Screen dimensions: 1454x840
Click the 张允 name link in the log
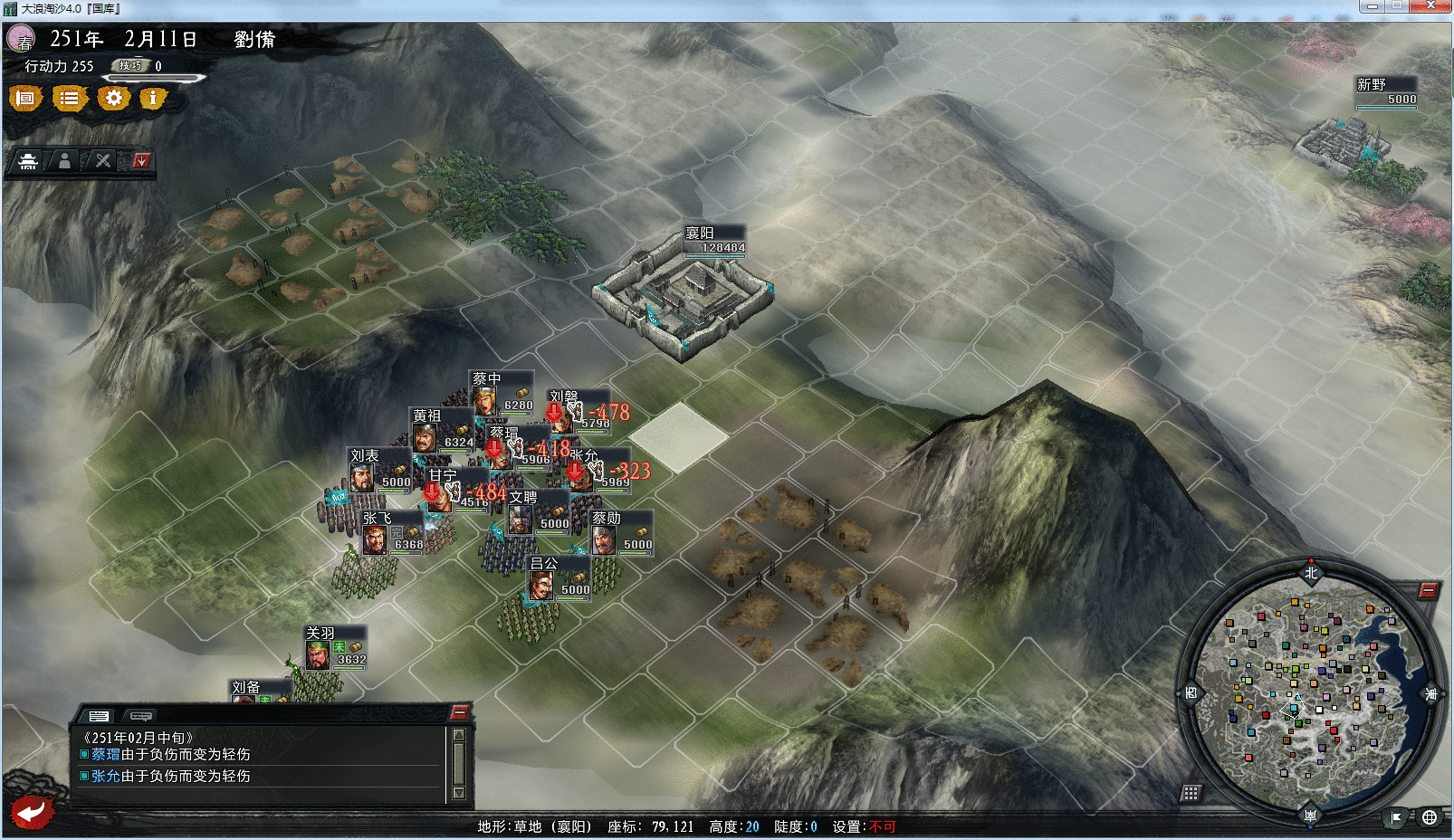pos(105,776)
